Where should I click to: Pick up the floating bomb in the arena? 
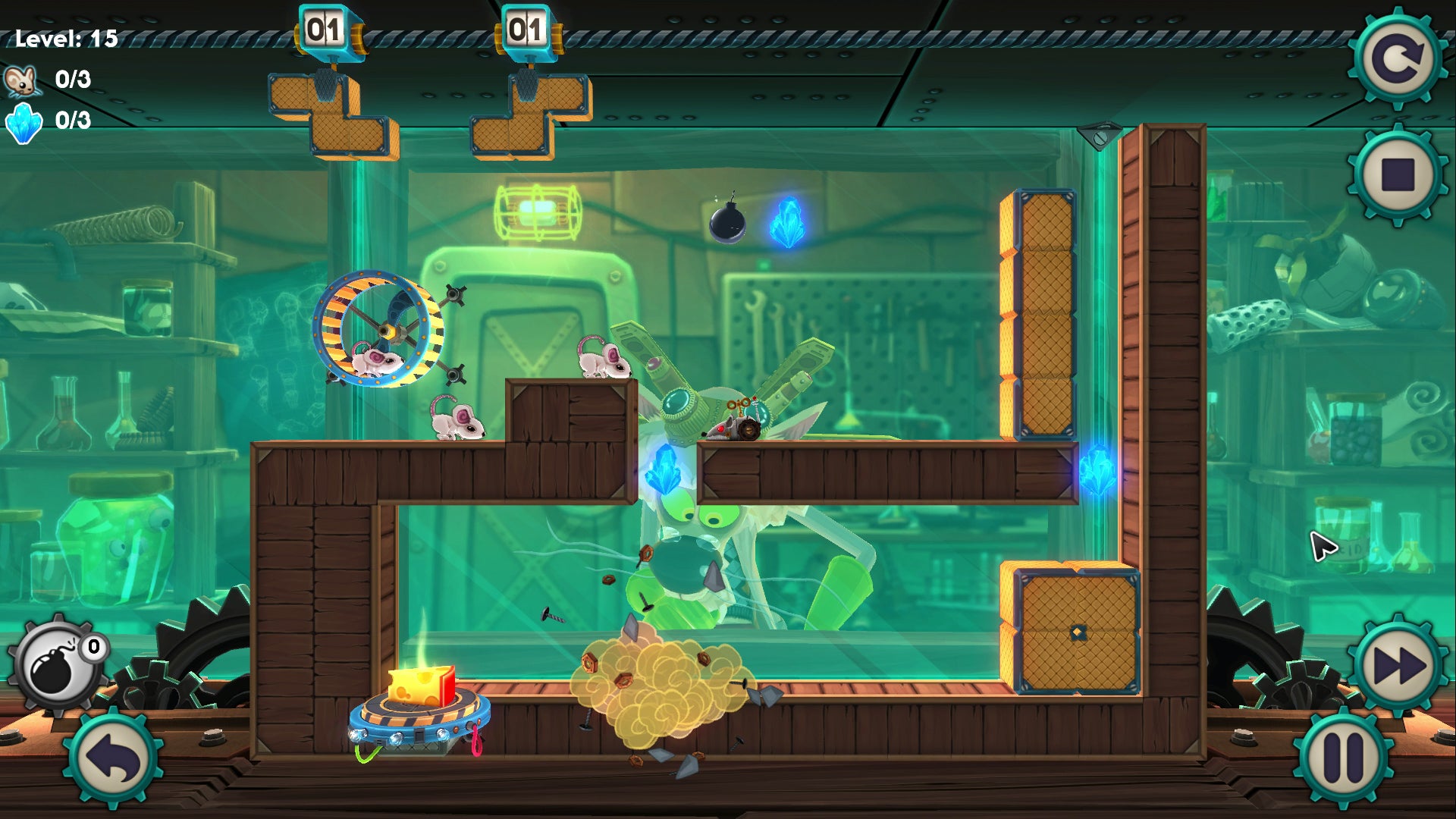pyautogui.click(x=726, y=221)
